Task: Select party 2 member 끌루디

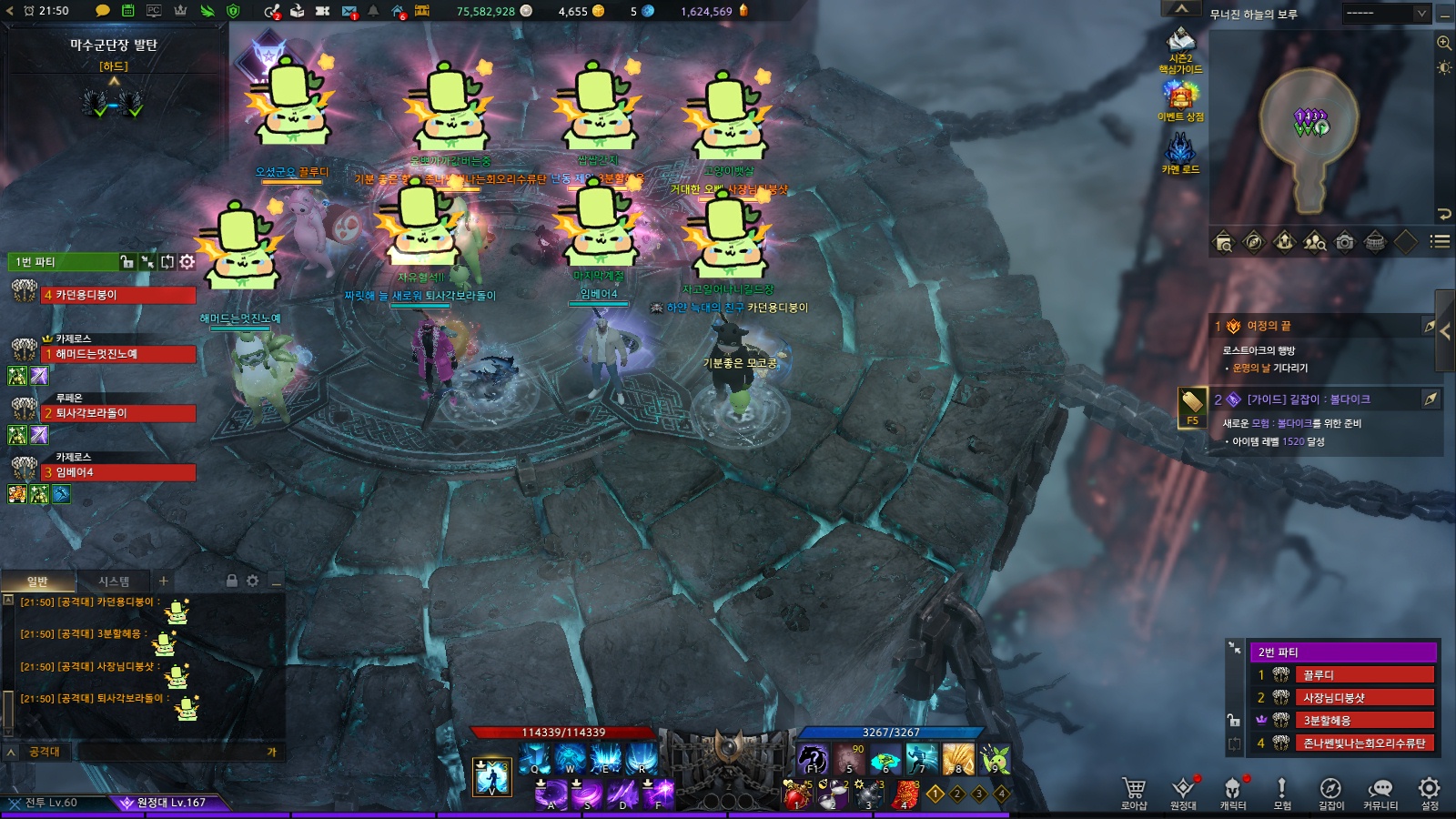Action: pos(1366,675)
